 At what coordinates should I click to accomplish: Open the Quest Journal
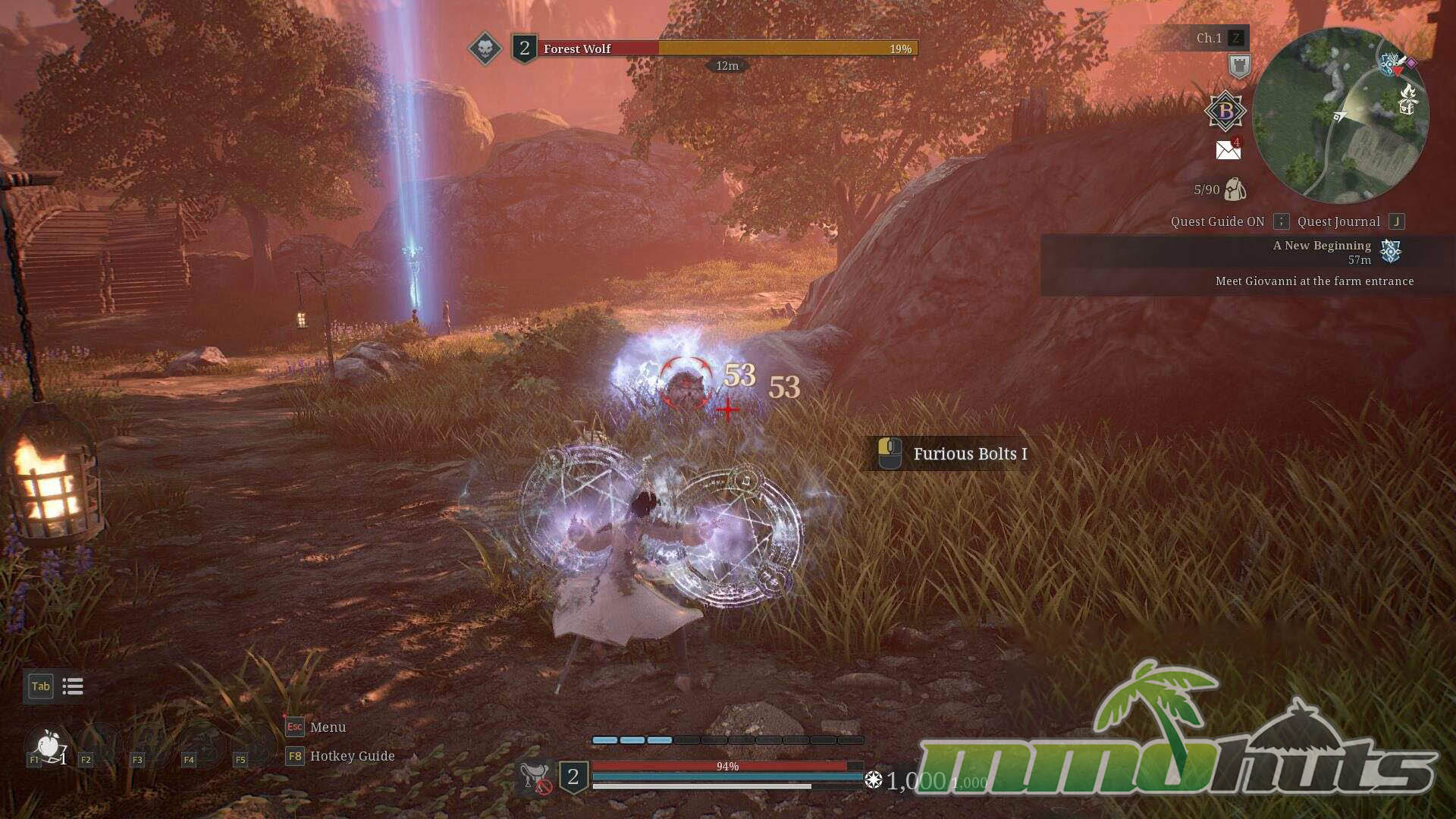tap(1338, 221)
